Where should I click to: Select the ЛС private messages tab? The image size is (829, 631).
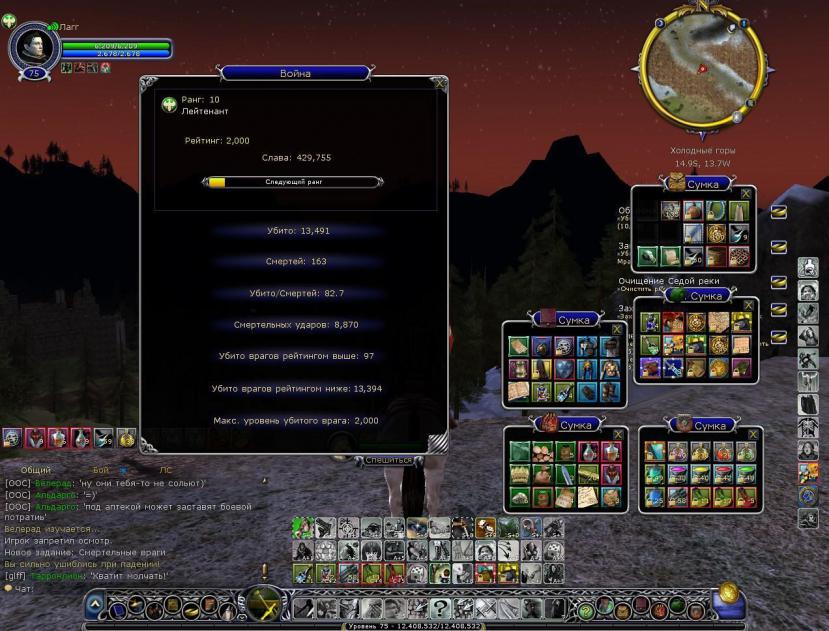tap(166, 469)
